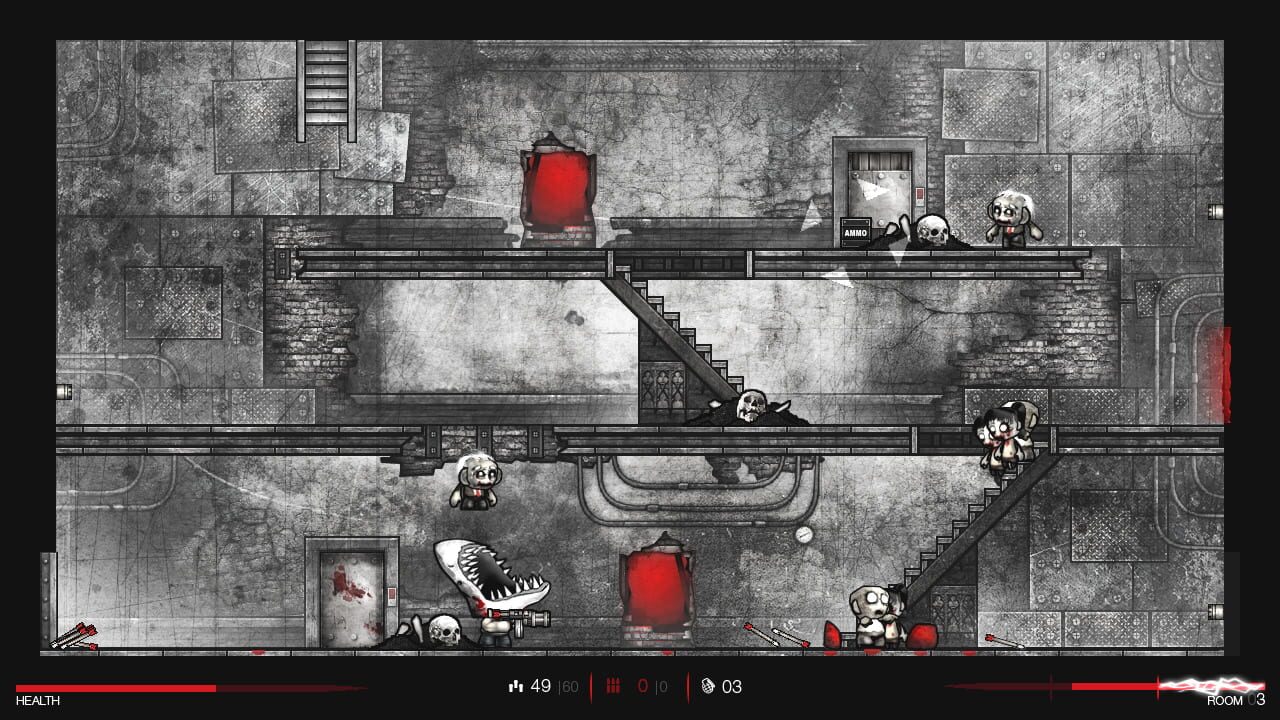Image resolution: width=1280 pixels, height=720 pixels.
Task: Click the pistol ammo counter icon
Action: (x=517, y=686)
